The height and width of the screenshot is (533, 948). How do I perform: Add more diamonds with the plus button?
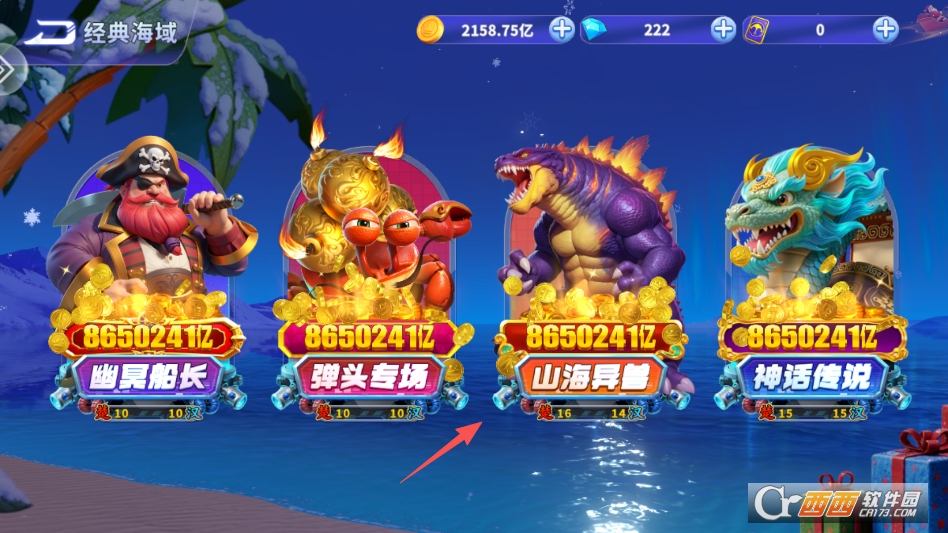[x=723, y=29]
